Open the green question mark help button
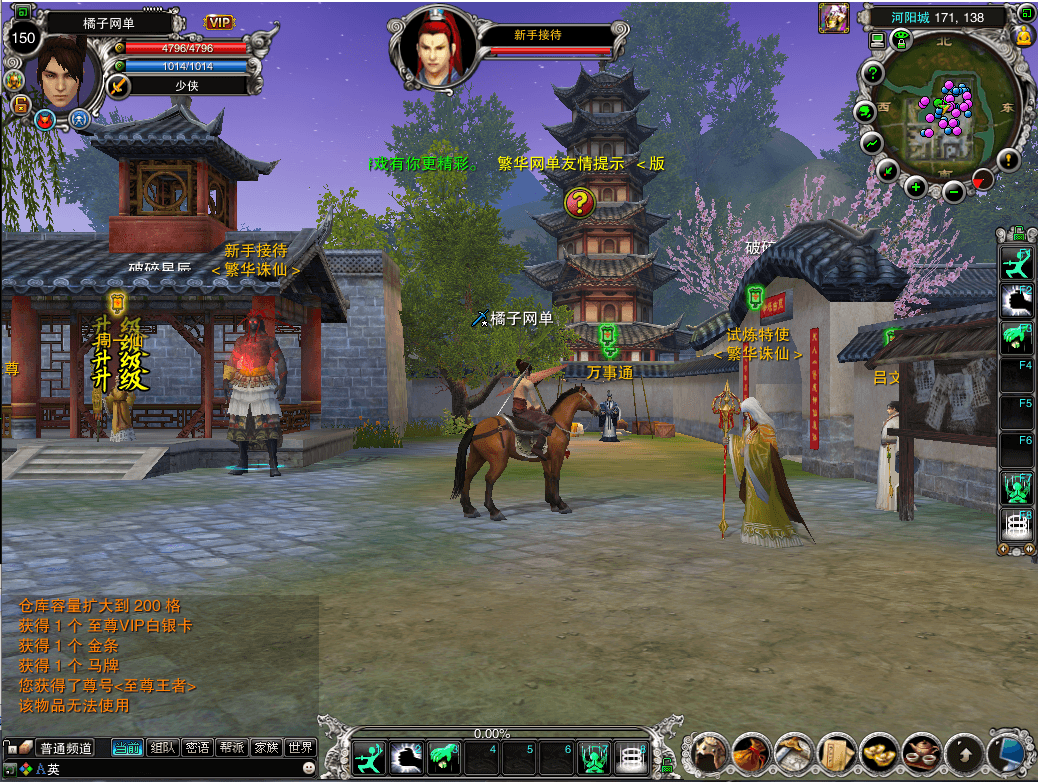Image resolution: width=1038 pixels, height=782 pixels. pyautogui.click(x=873, y=73)
